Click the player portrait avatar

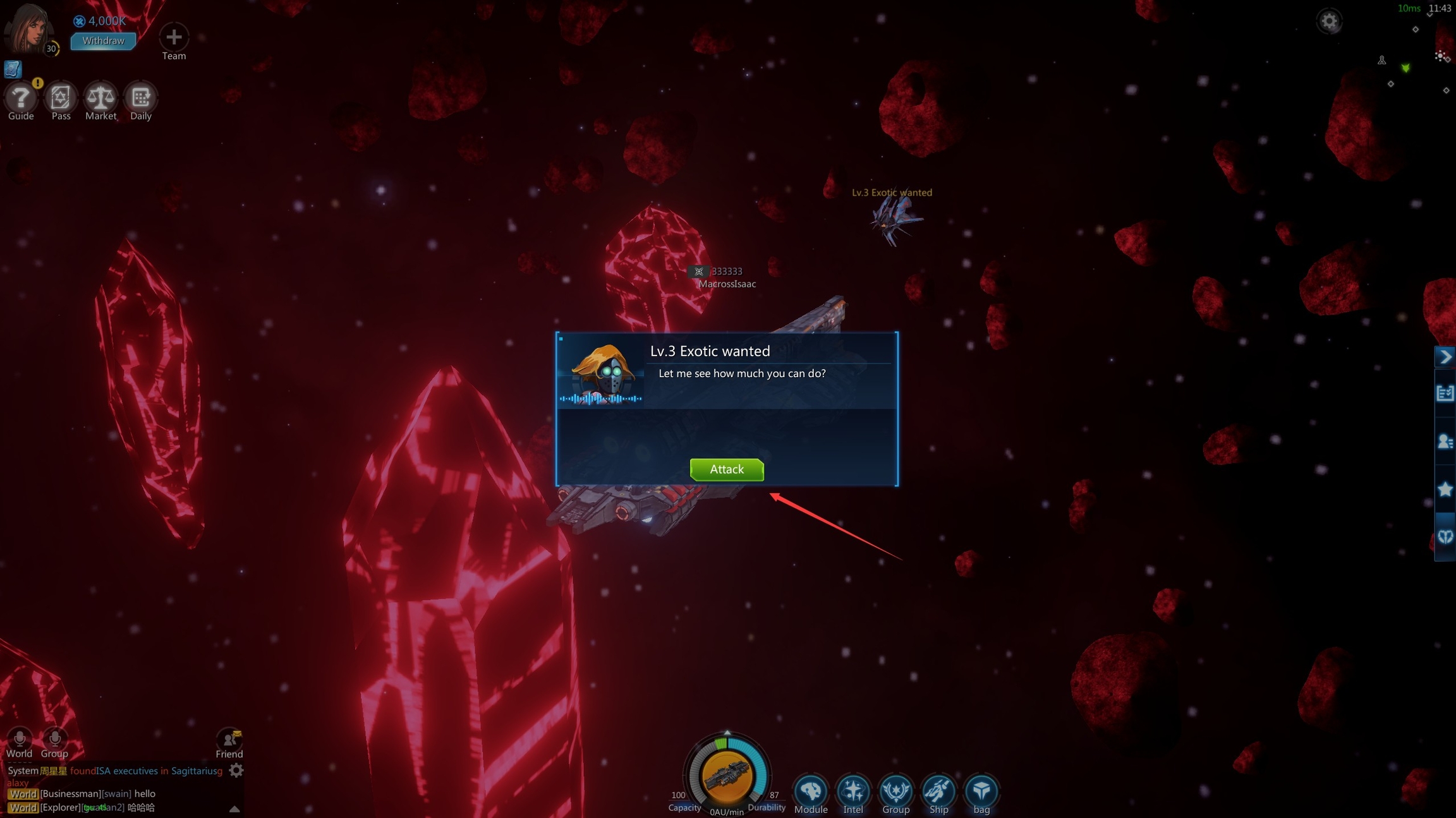(x=28, y=28)
